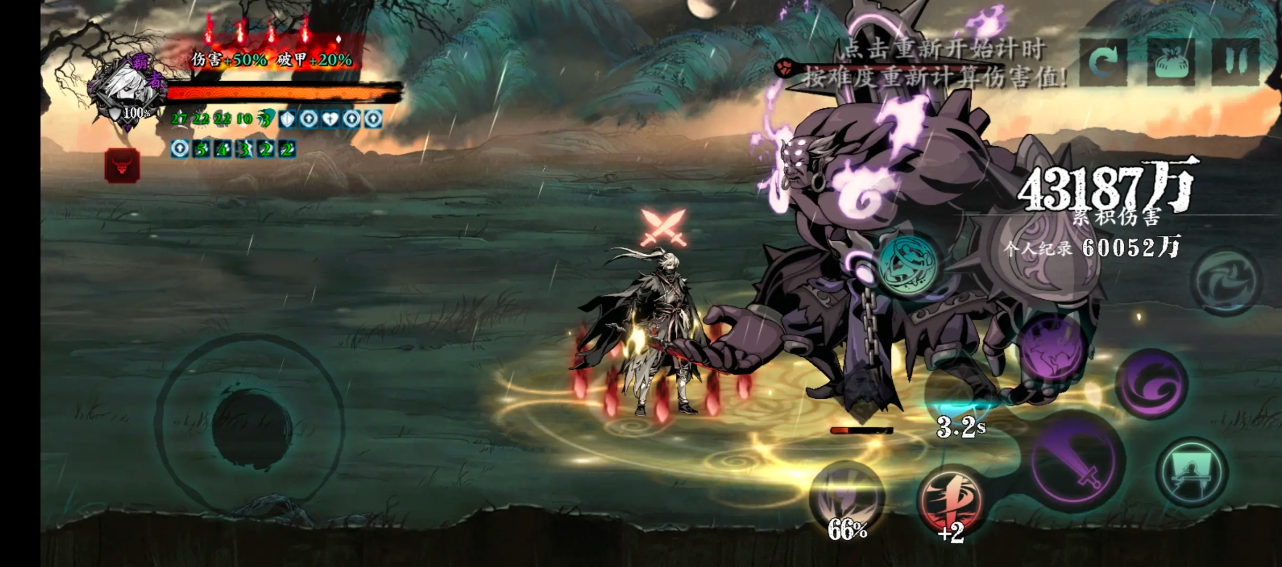1282x567 pixels.
Task: Use the dimmed teal swirl skill button
Action: pyautogui.click(x=1226, y=282)
